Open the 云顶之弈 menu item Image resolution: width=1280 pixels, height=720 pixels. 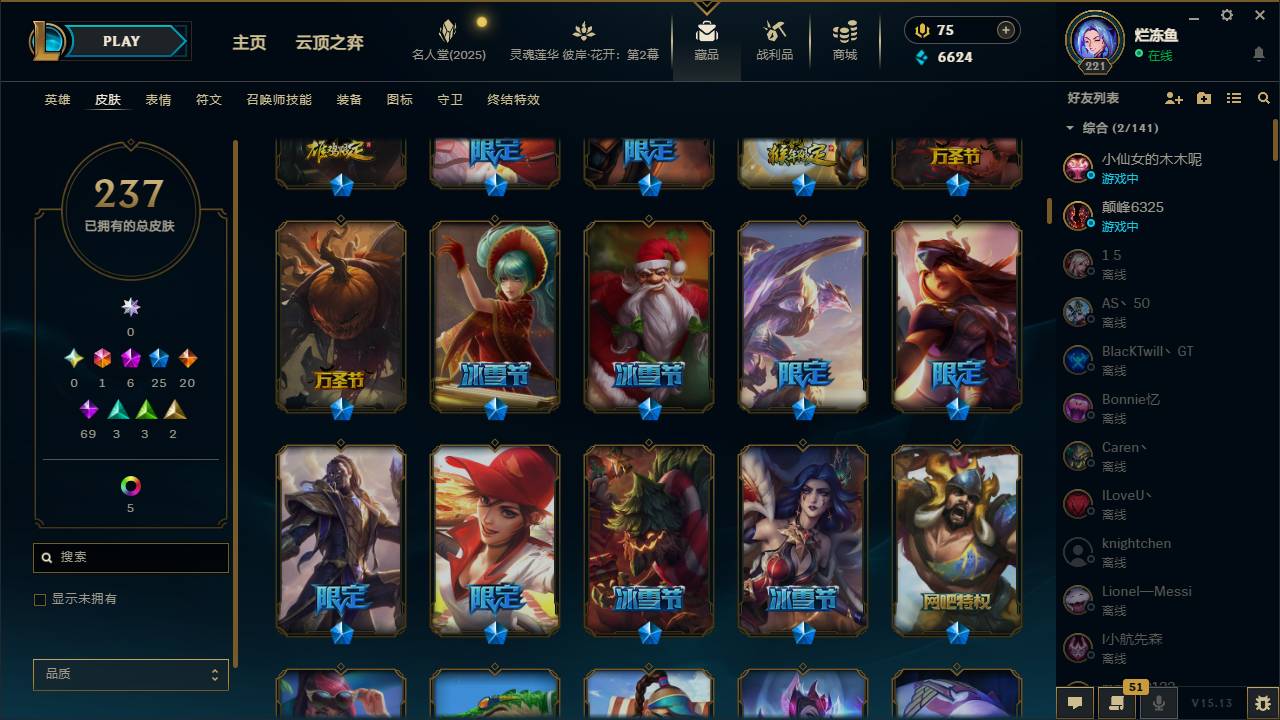pos(327,43)
